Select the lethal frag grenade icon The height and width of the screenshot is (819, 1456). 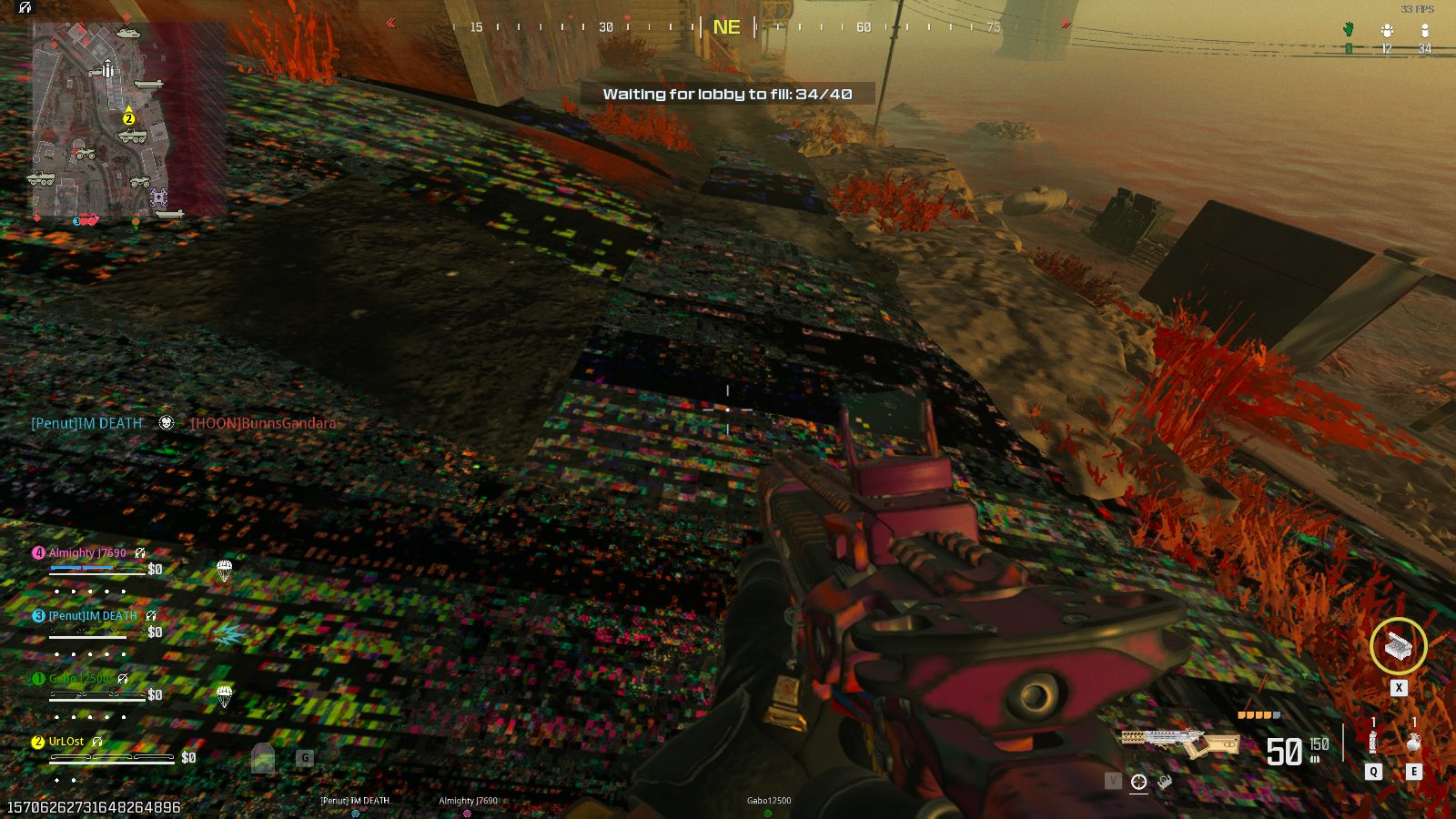1413,743
